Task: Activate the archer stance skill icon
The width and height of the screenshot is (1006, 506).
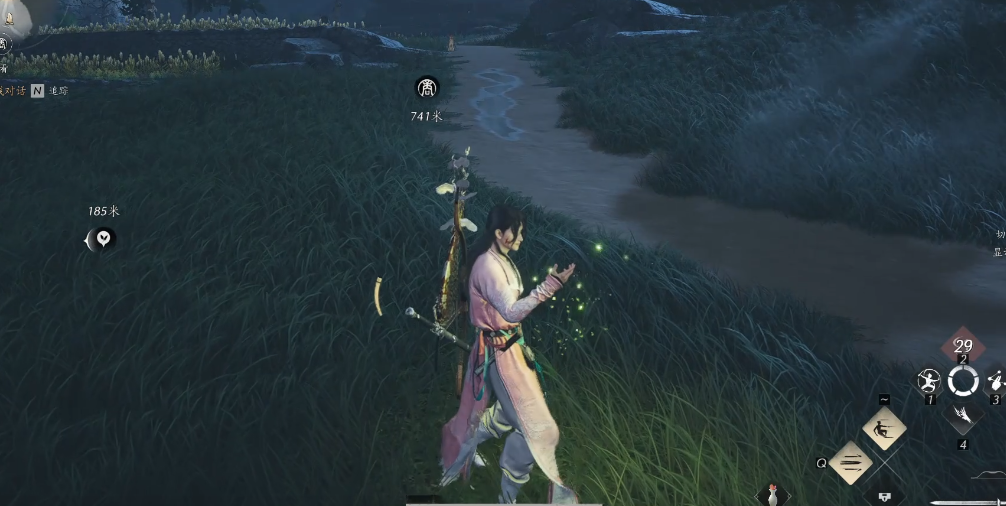Action: (929, 381)
